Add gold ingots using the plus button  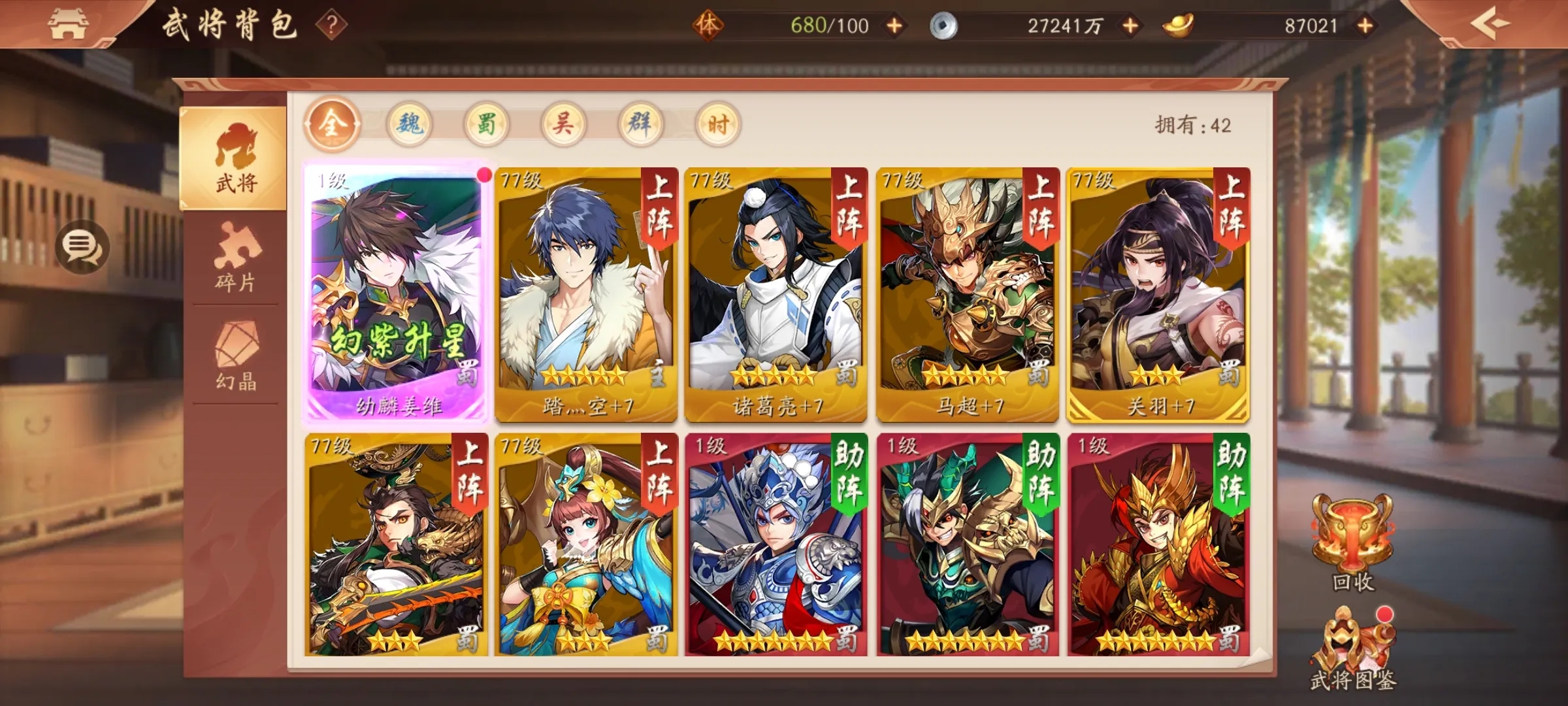pyautogui.click(x=1365, y=26)
